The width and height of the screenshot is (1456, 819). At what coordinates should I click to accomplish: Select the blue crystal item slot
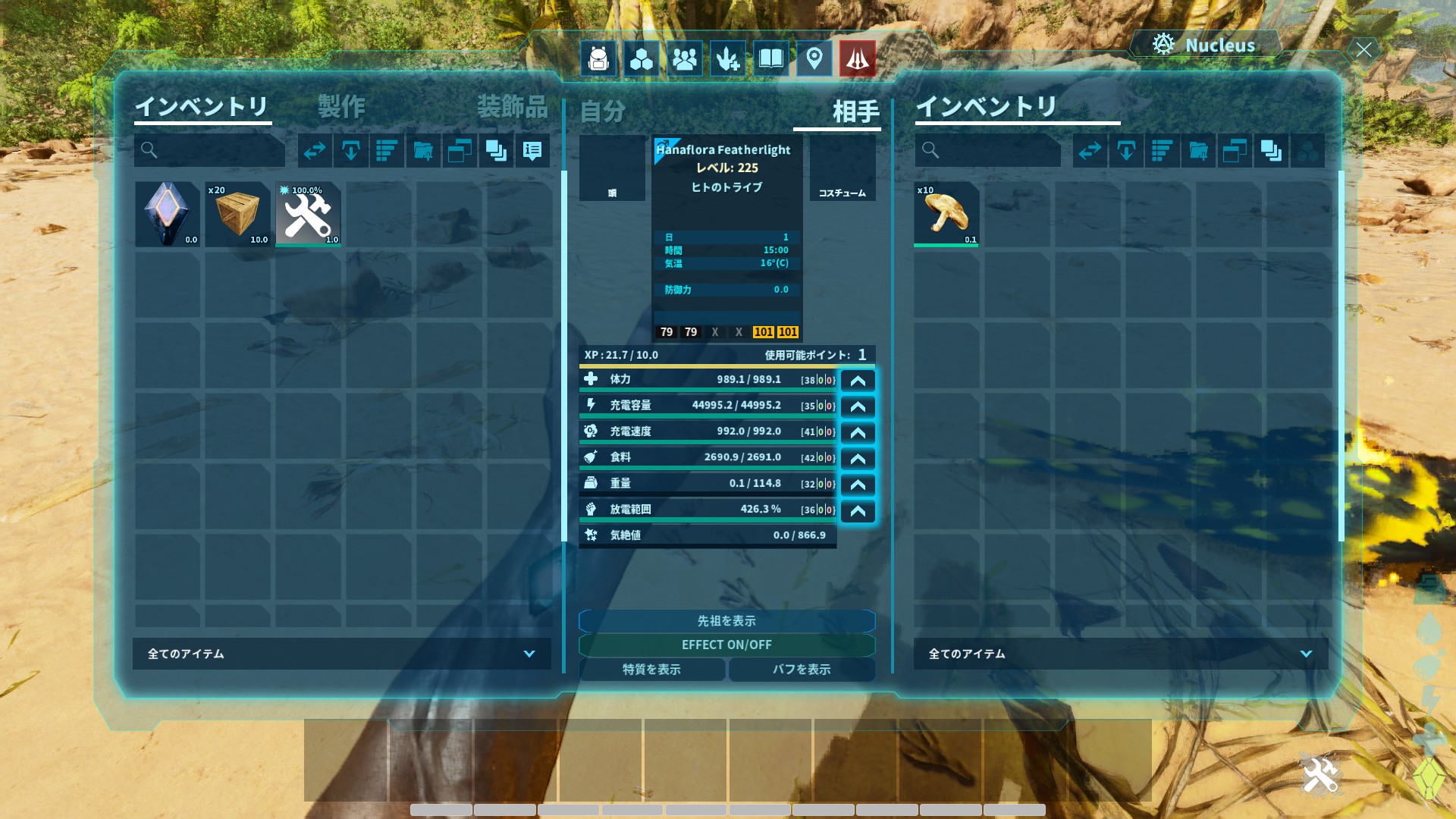pos(168,214)
